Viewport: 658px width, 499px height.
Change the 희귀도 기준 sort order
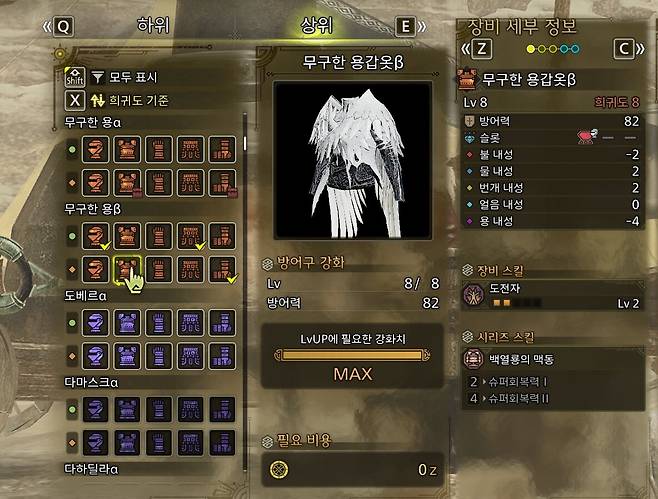(x=128, y=100)
